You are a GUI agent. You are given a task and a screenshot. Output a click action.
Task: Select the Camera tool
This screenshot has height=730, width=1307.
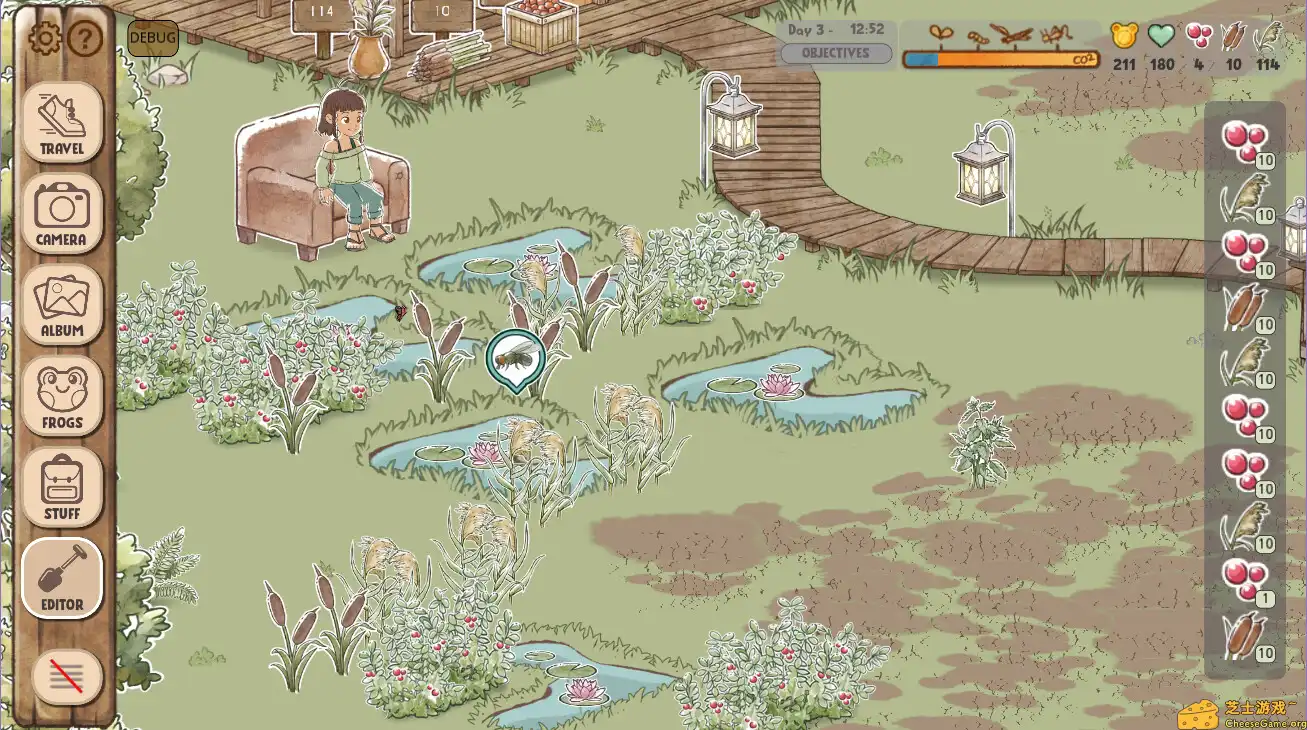(62, 213)
